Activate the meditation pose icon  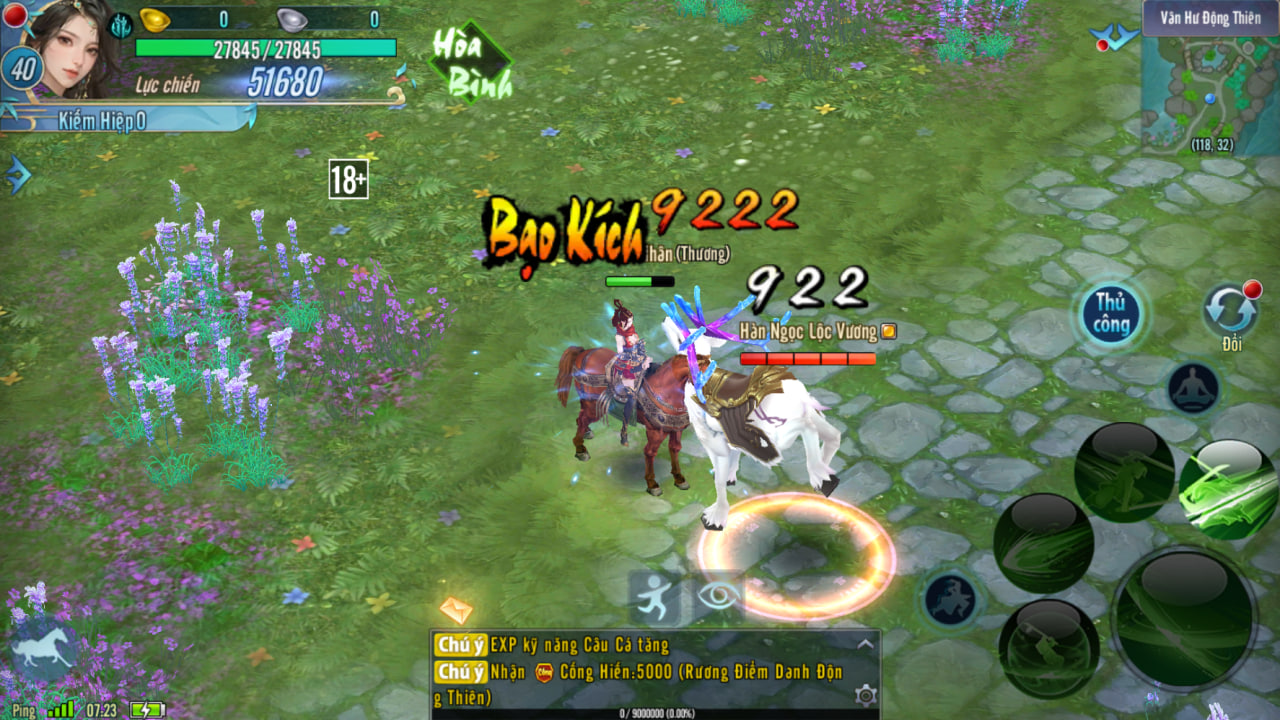tap(1193, 388)
